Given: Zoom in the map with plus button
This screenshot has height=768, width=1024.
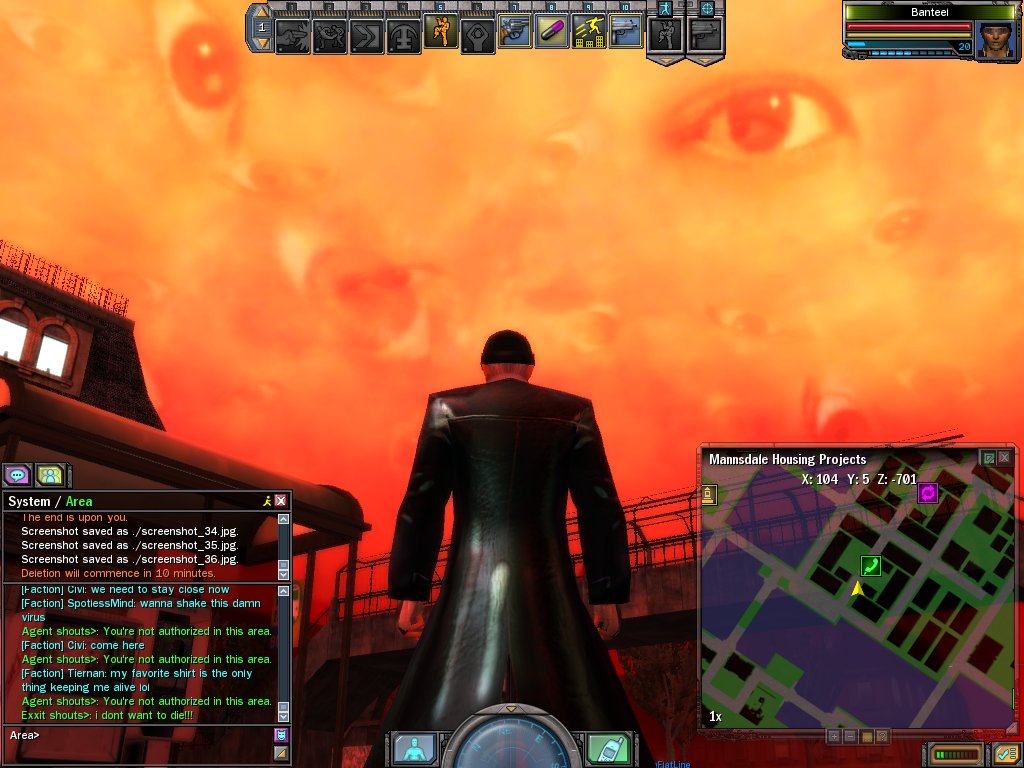Looking at the screenshot, I should pos(833,736).
